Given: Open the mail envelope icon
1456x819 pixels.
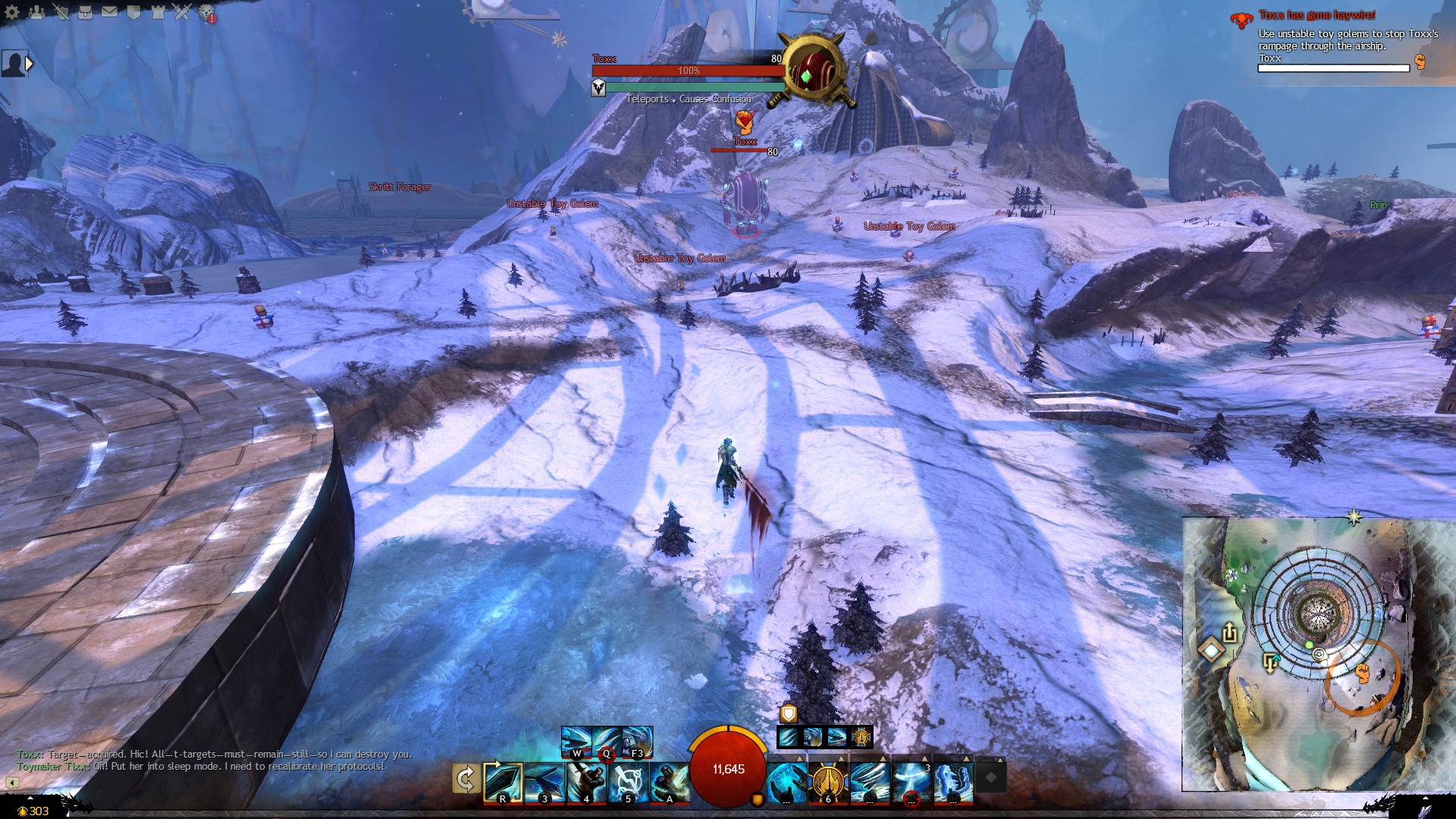Looking at the screenshot, I should (109, 11).
